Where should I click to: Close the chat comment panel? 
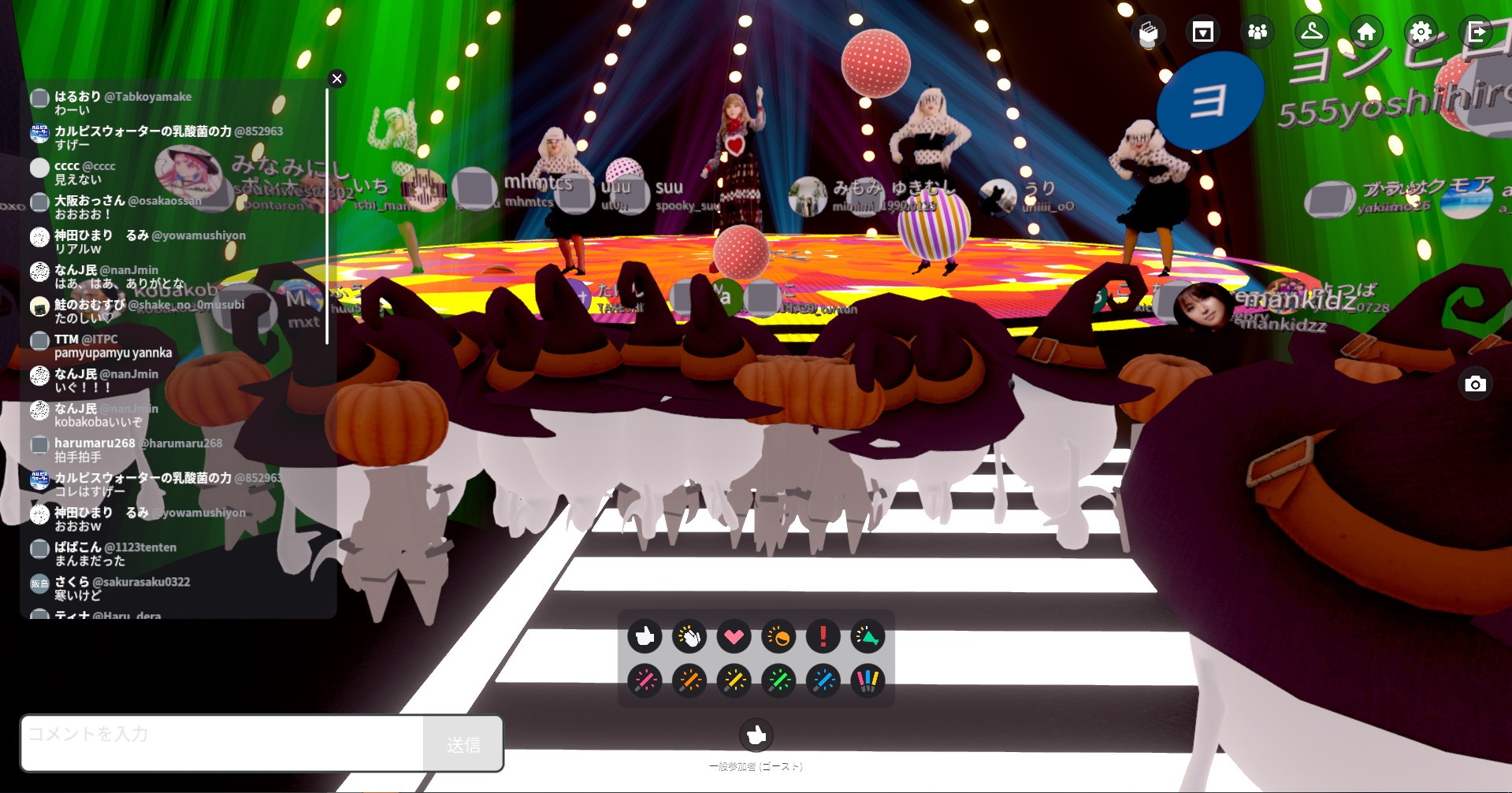click(337, 79)
